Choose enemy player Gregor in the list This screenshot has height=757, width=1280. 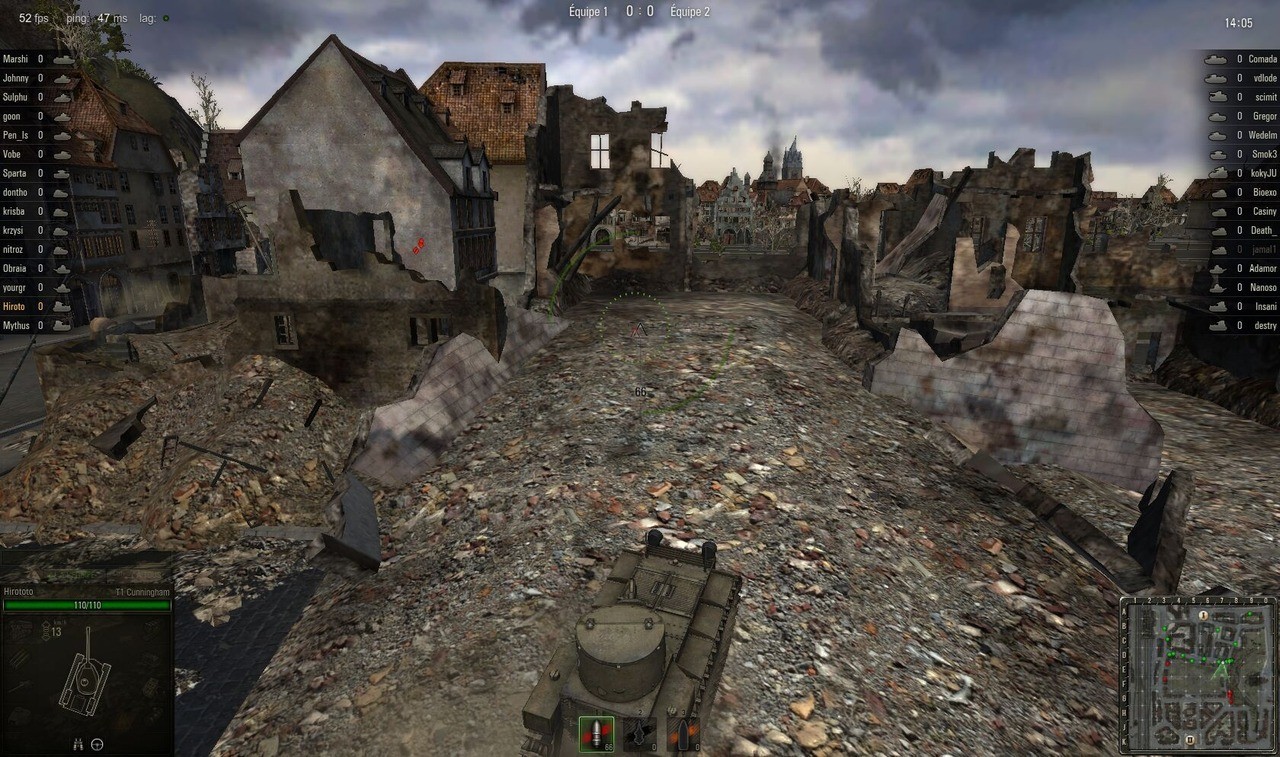[x=1264, y=116]
